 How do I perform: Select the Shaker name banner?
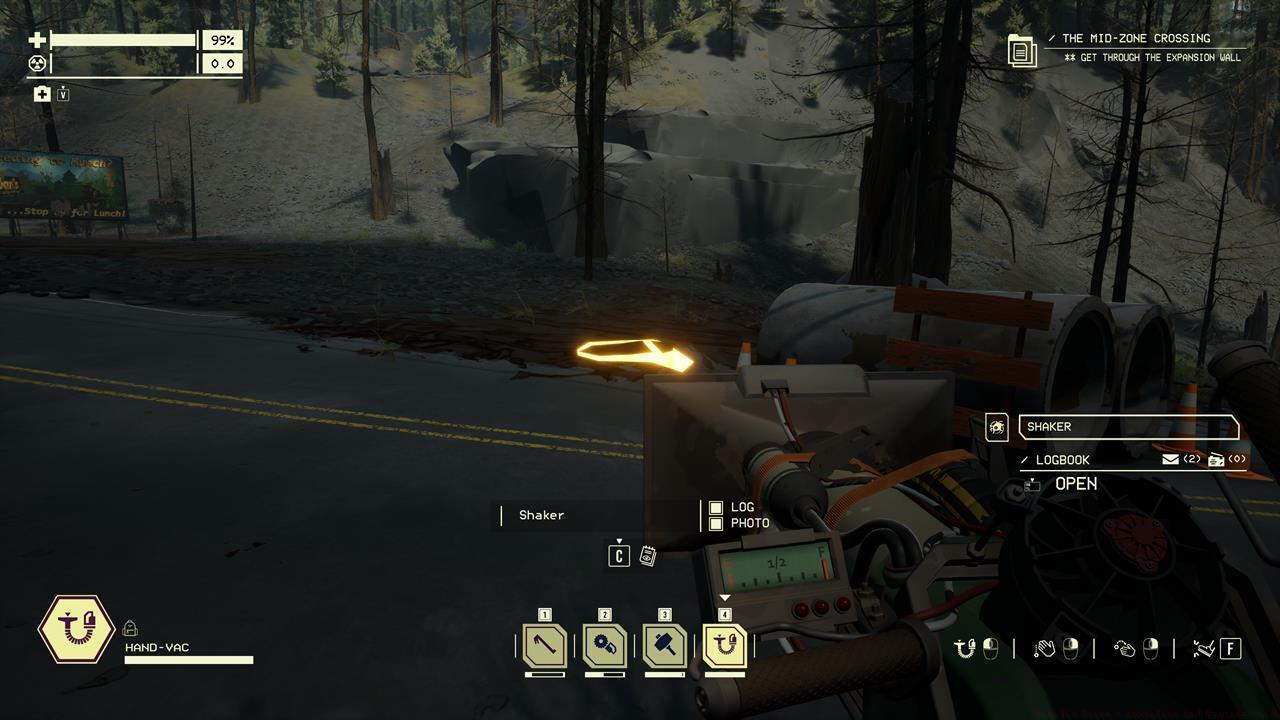click(1128, 427)
